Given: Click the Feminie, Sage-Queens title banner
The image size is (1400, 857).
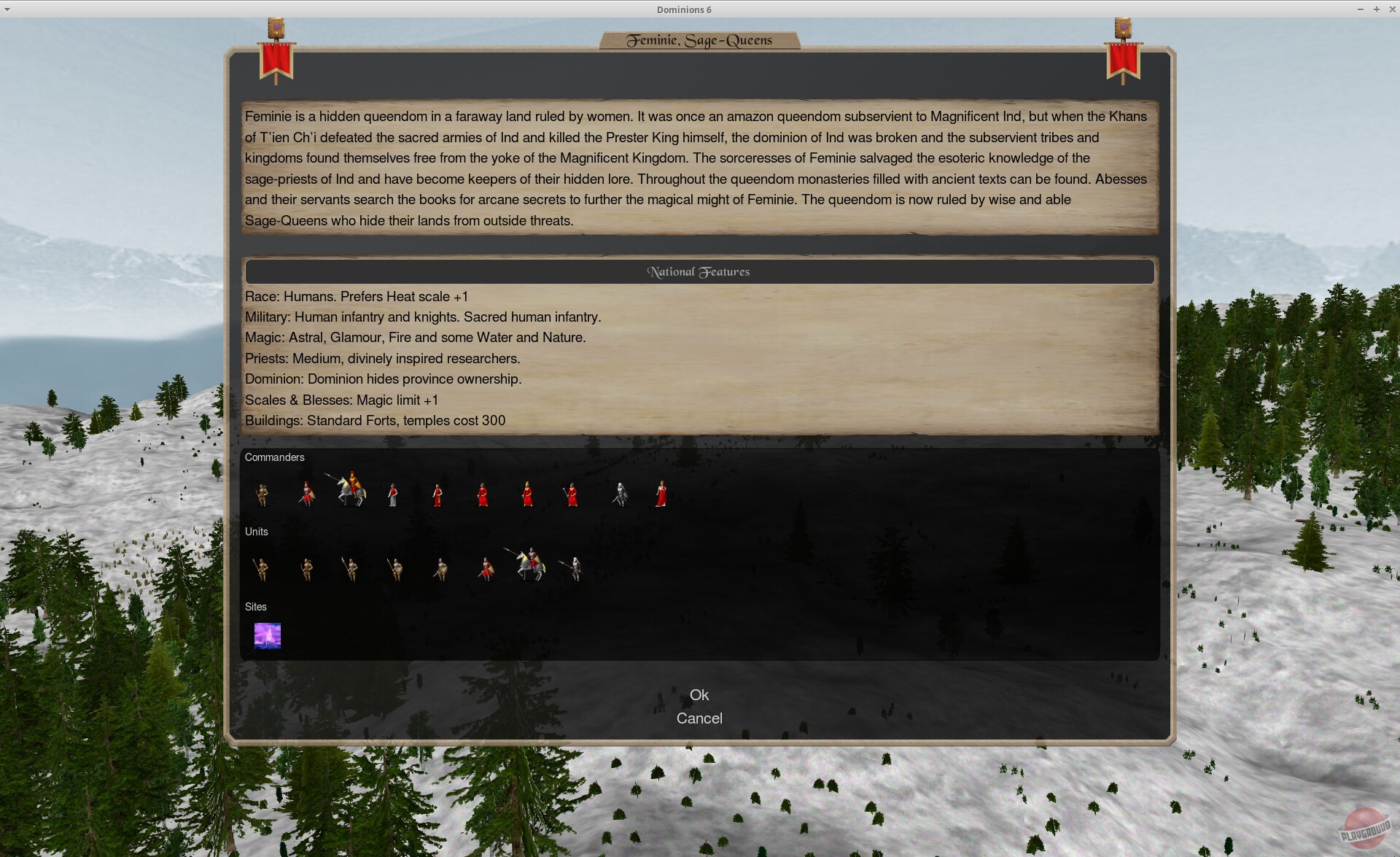Looking at the screenshot, I should pyautogui.click(x=699, y=40).
